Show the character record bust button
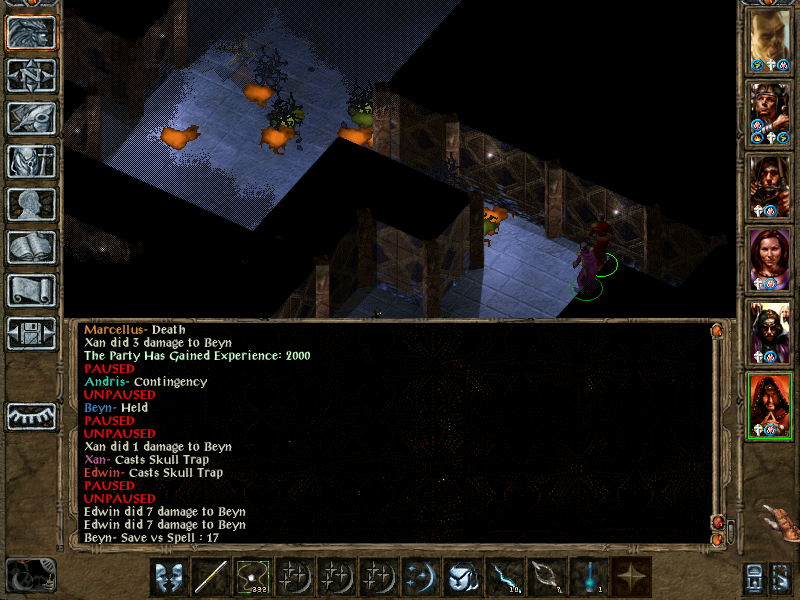The height and width of the screenshot is (600, 800). [x=31, y=204]
